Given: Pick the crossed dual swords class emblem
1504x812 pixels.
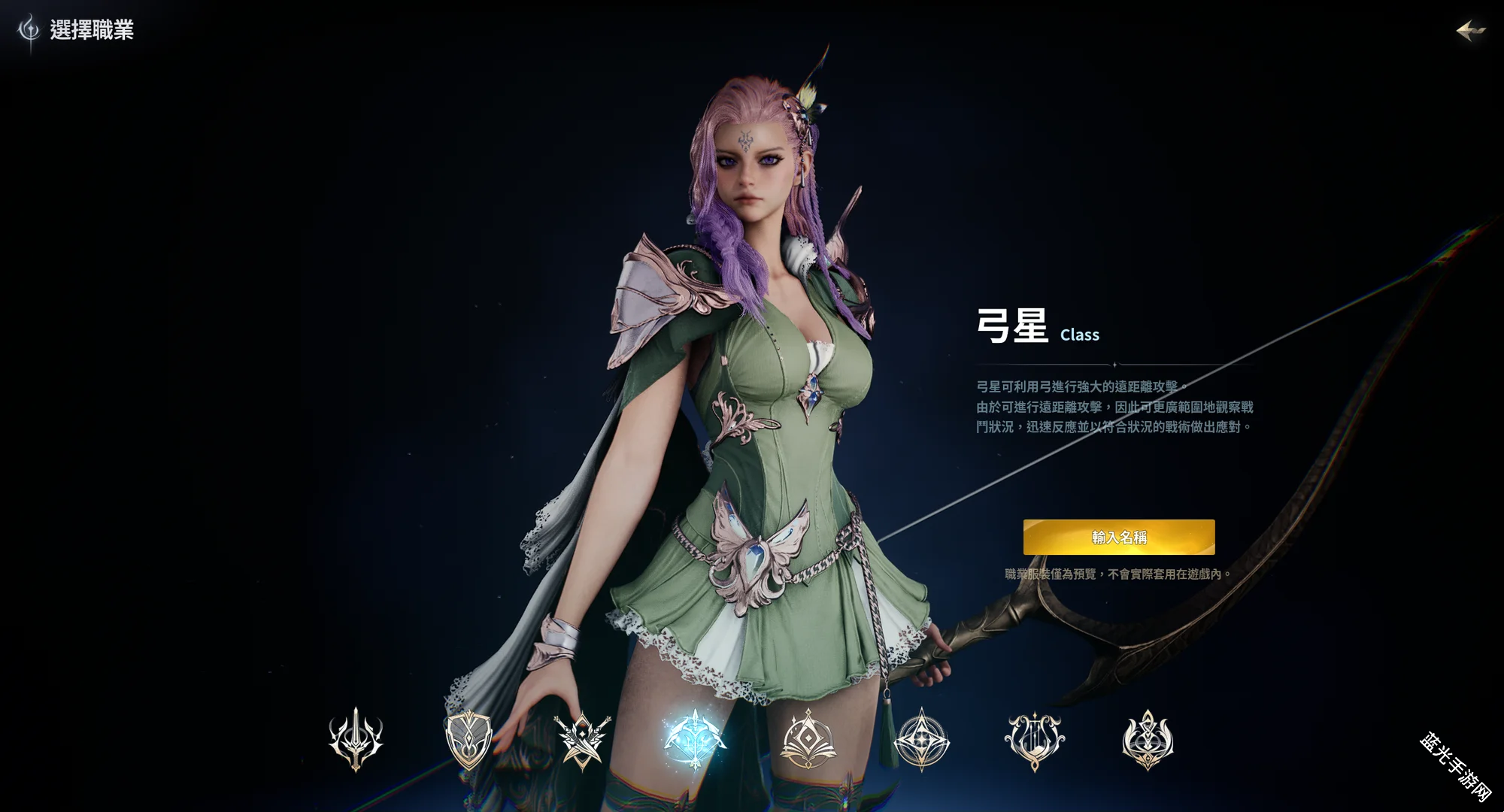Looking at the screenshot, I should pos(581,739).
